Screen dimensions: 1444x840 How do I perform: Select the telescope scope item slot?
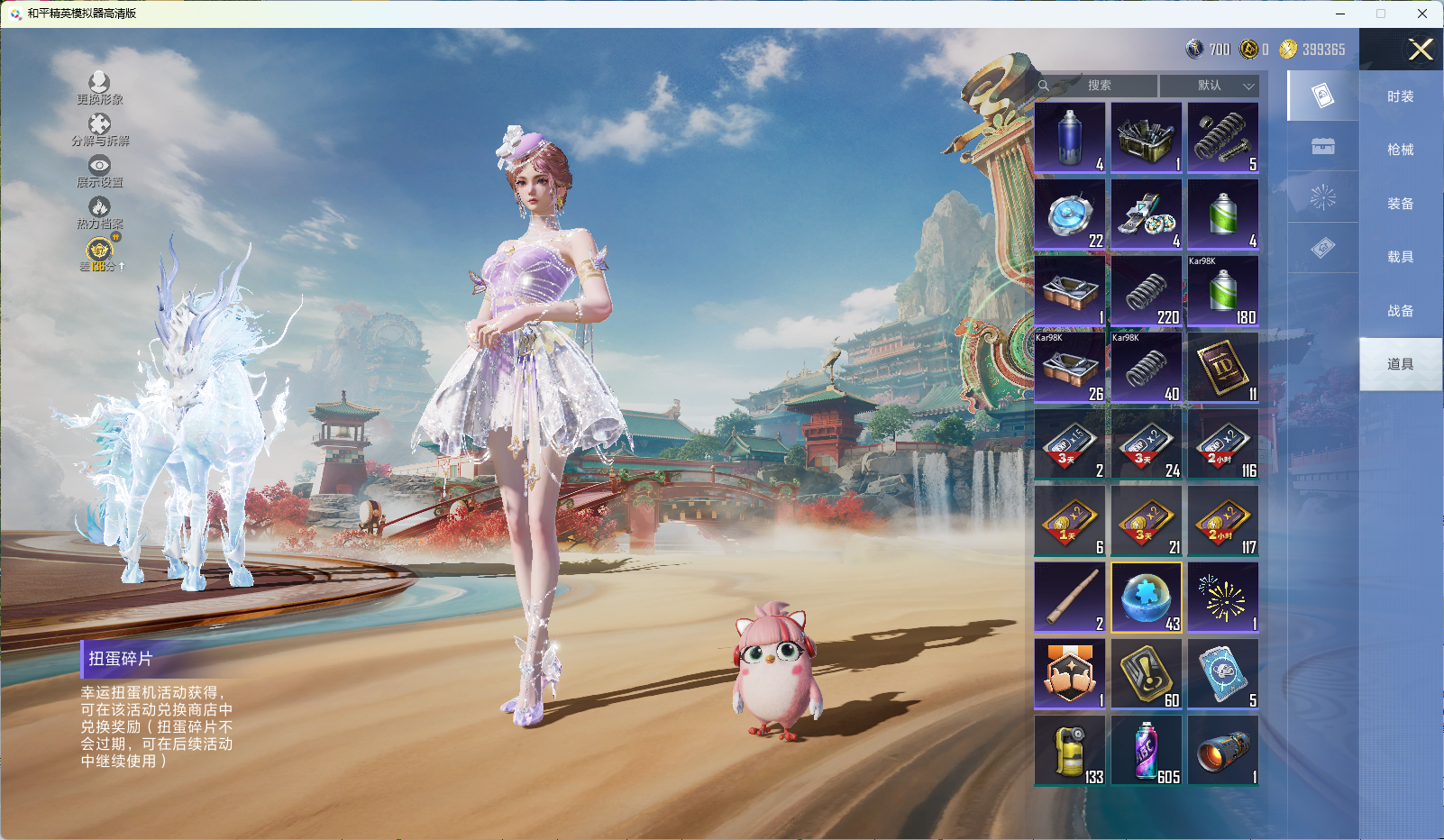pyautogui.click(x=1223, y=750)
